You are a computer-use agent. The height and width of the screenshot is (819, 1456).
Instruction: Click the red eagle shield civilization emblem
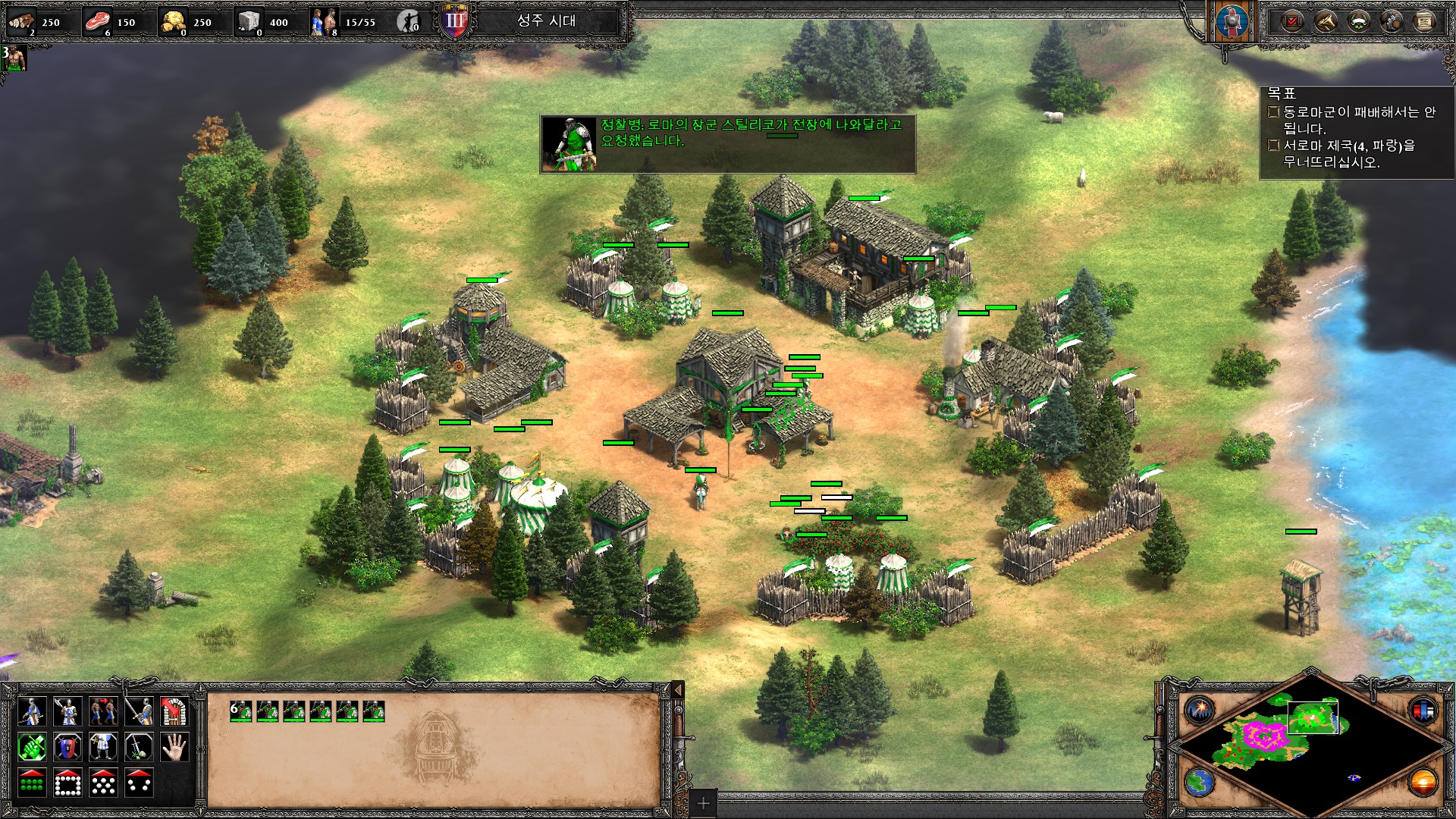[1231, 22]
